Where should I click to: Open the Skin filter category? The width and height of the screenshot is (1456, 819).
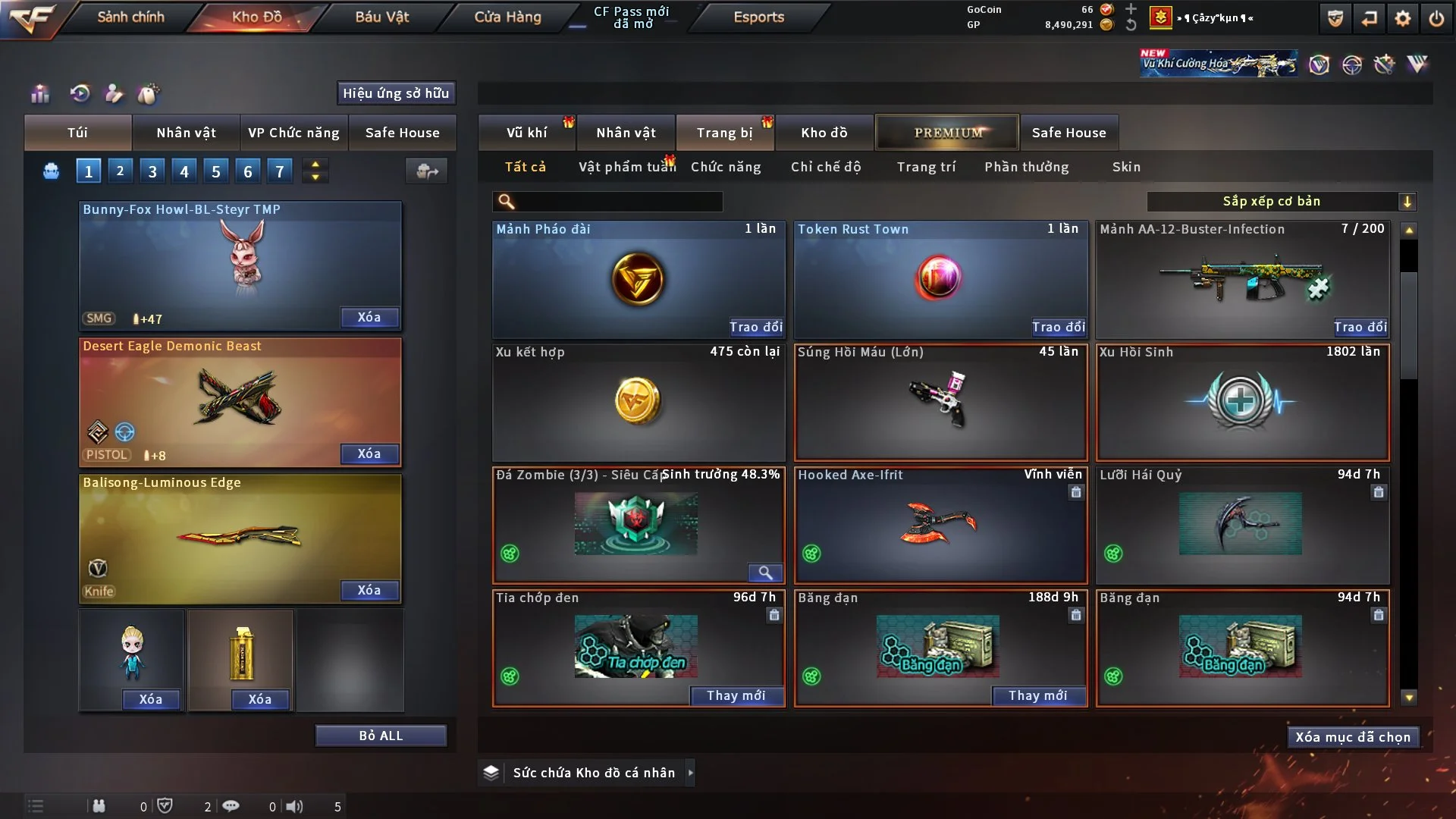point(1126,167)
